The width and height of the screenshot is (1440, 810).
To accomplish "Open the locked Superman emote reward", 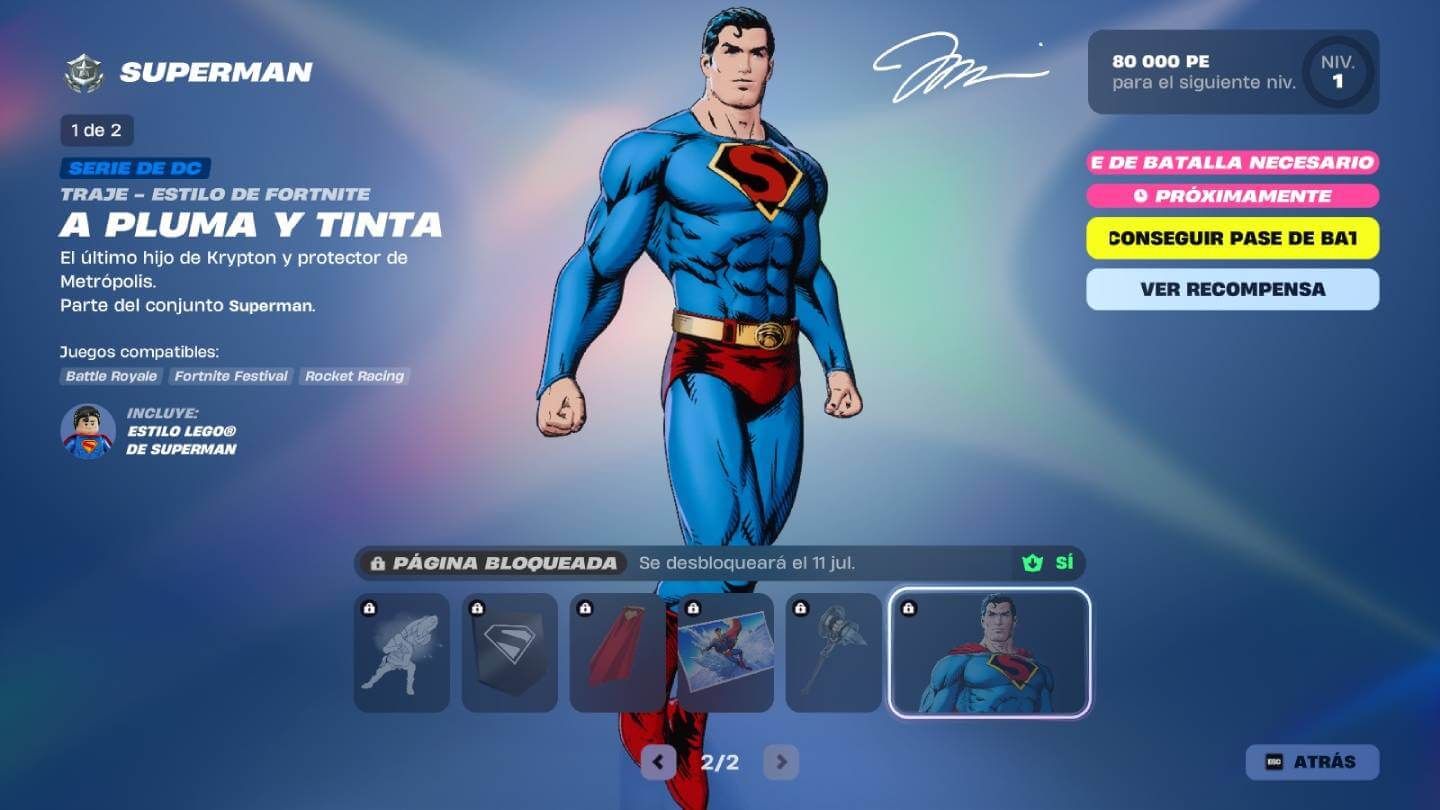I will pos(401,652).
